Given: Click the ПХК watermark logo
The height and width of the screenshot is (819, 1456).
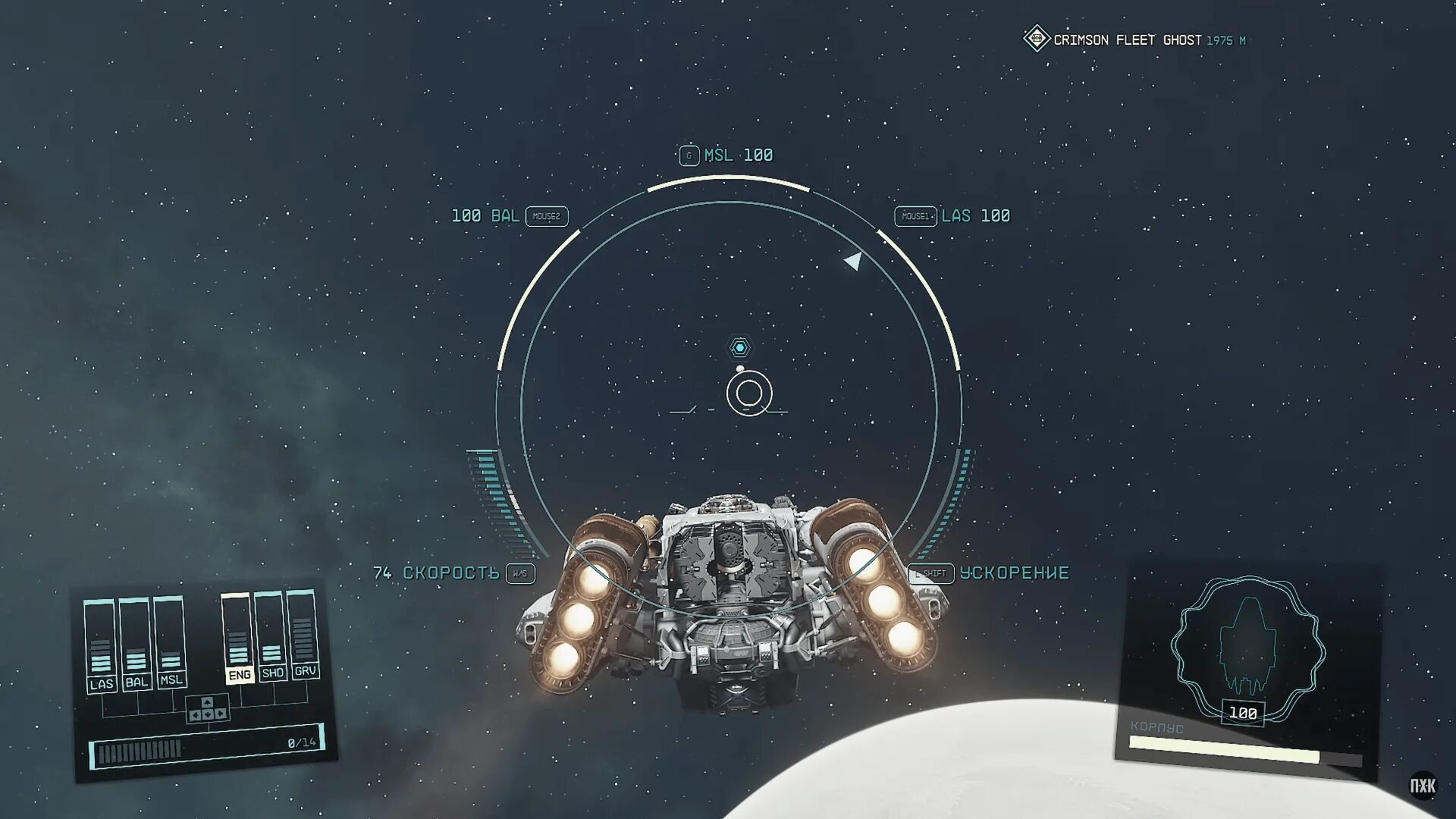Looking at the screenshot, I should coord(1423,786).
